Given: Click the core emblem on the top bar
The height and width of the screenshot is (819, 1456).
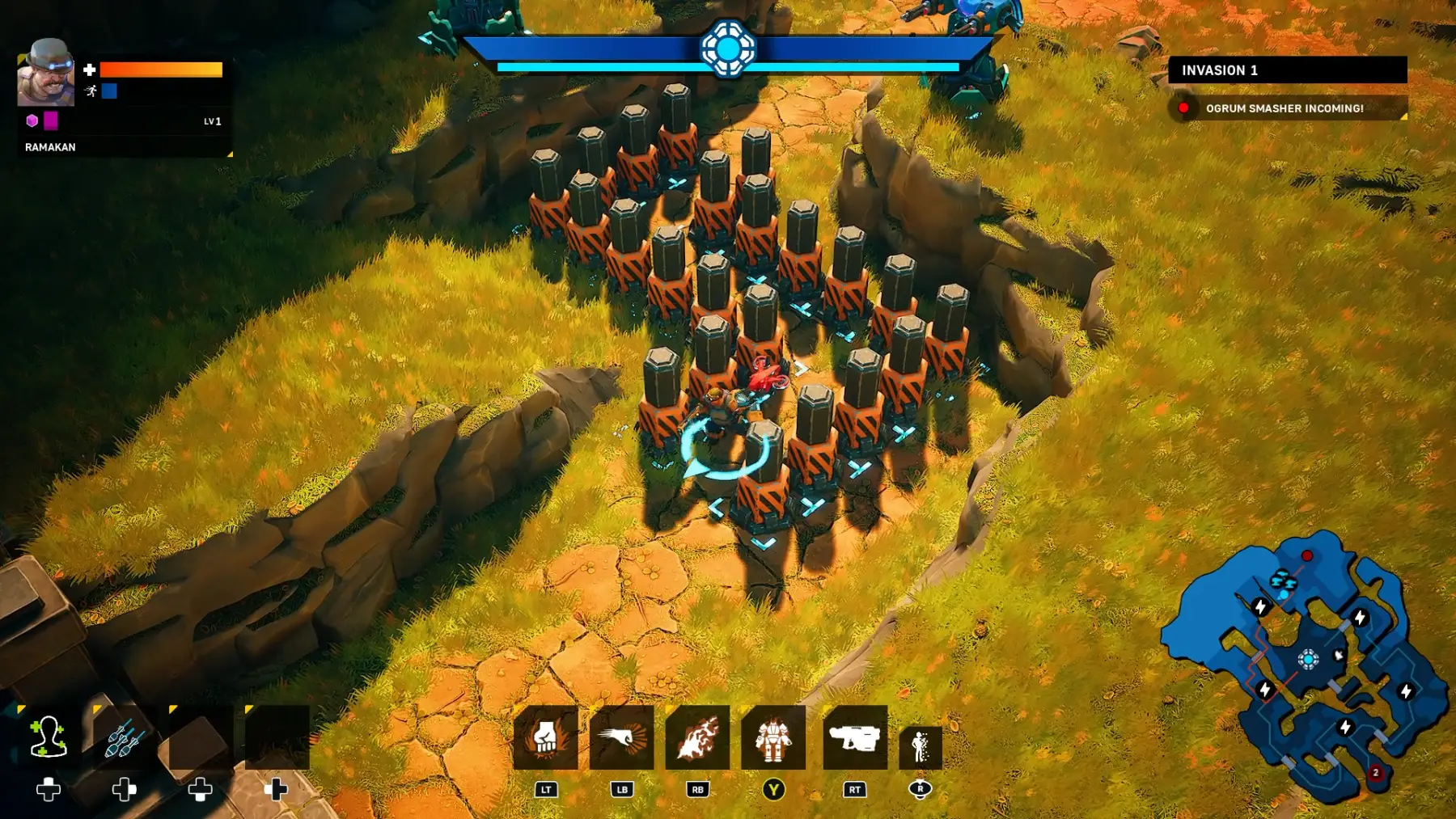Looking at the screenshot, I should pos(728,49).
